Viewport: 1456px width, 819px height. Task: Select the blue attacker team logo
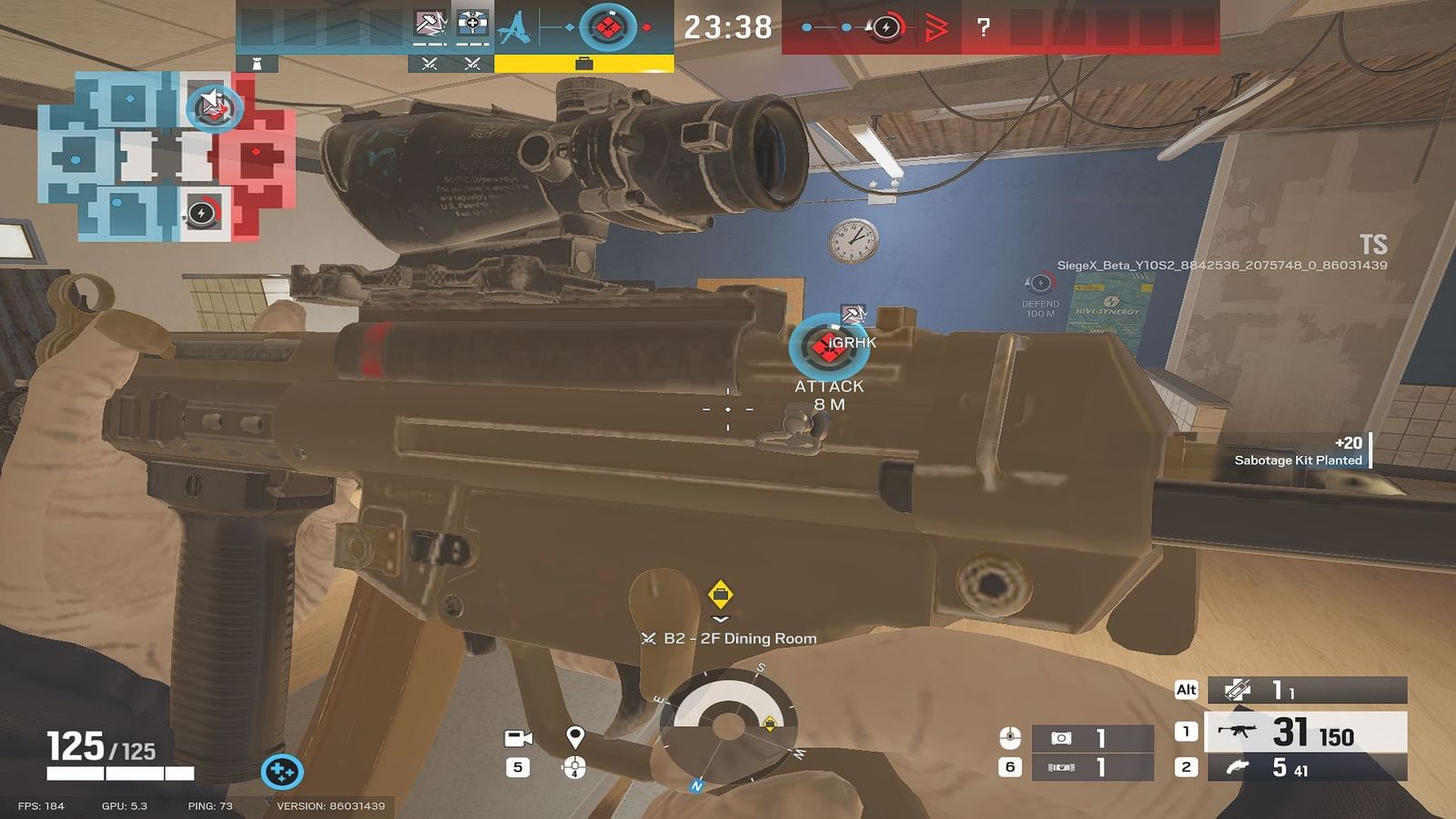click(514, 27)
